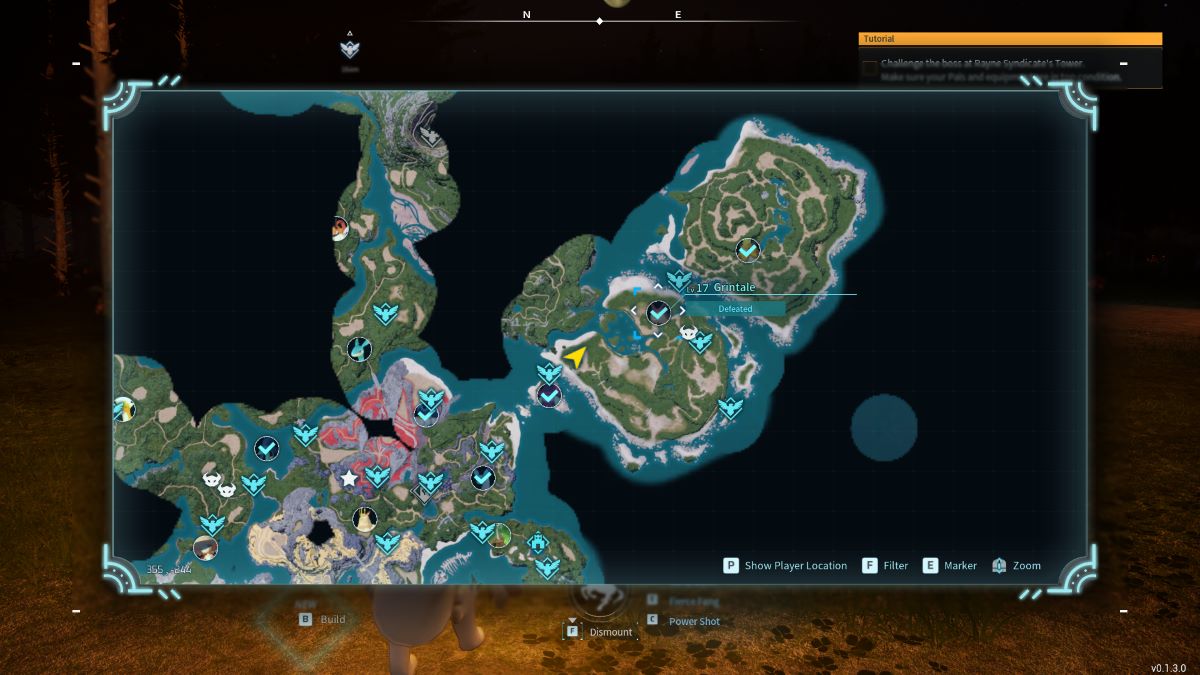Select the fast travel point below the fox portrait
Image resolution: width=1200 pixels, height=675 pixels.
[x=386, y=314]
